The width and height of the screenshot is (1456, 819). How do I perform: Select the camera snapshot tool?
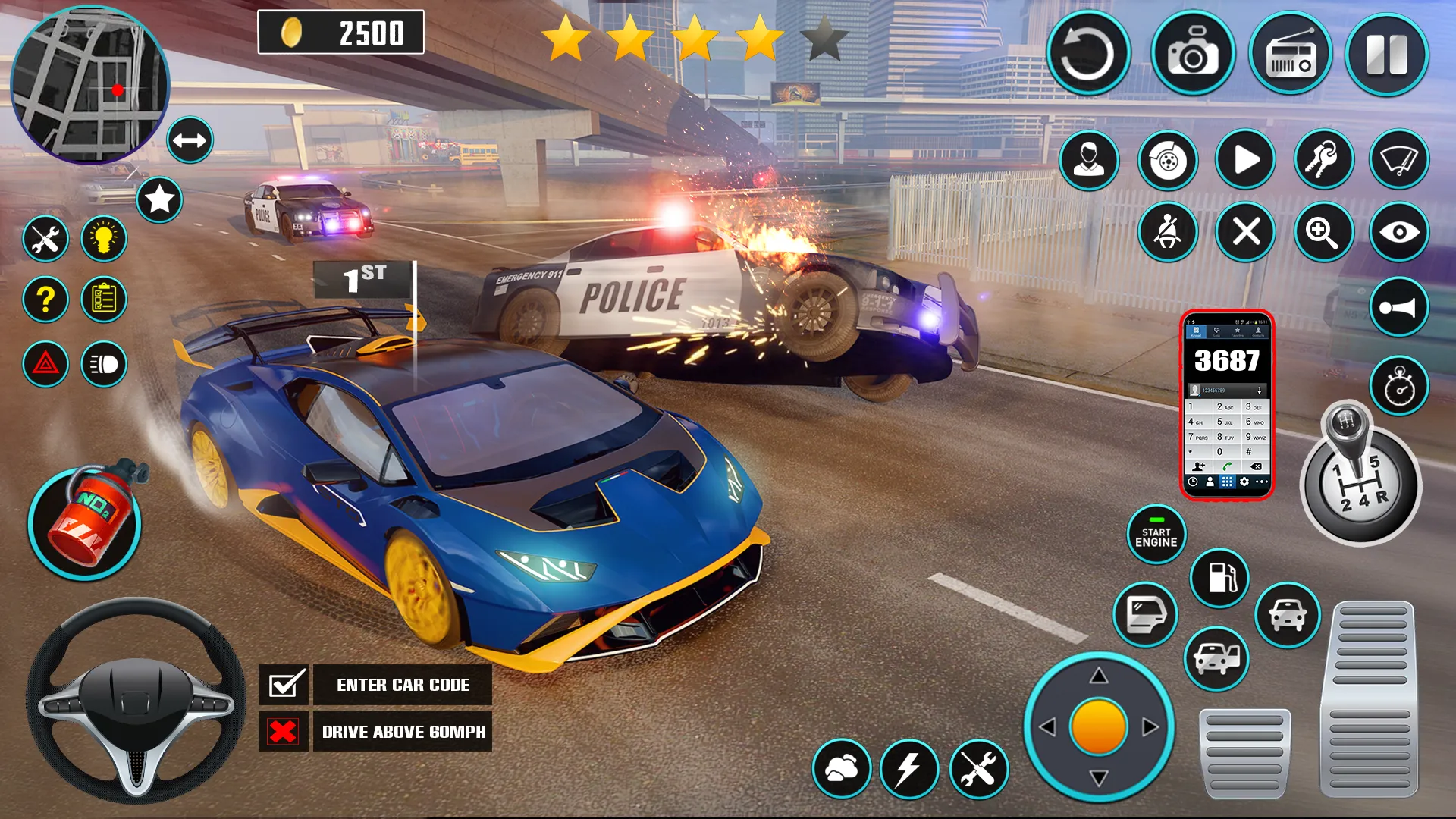1193,52
